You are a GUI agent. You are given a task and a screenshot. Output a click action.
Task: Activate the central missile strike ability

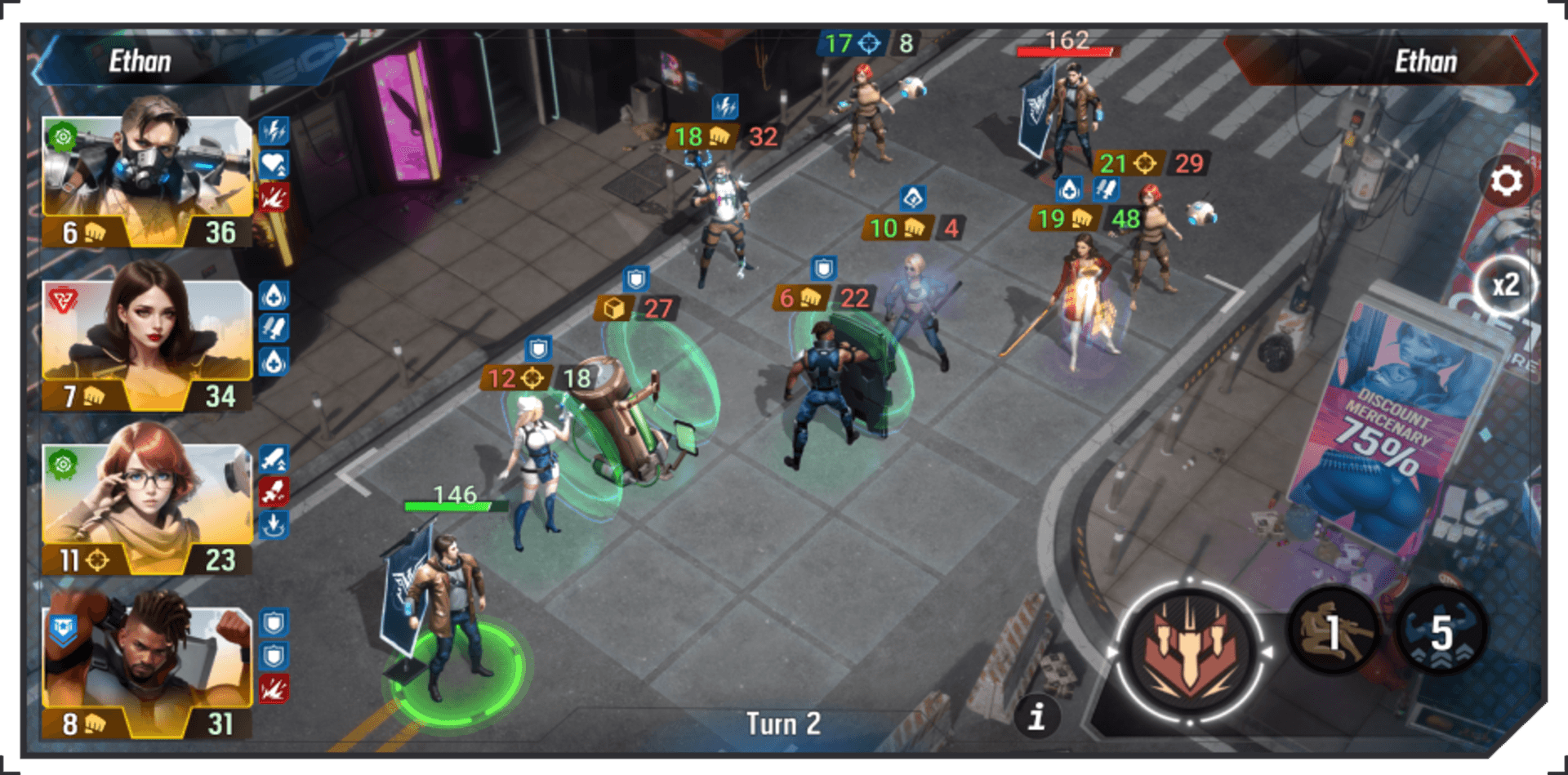click(x=1190, y=652)
